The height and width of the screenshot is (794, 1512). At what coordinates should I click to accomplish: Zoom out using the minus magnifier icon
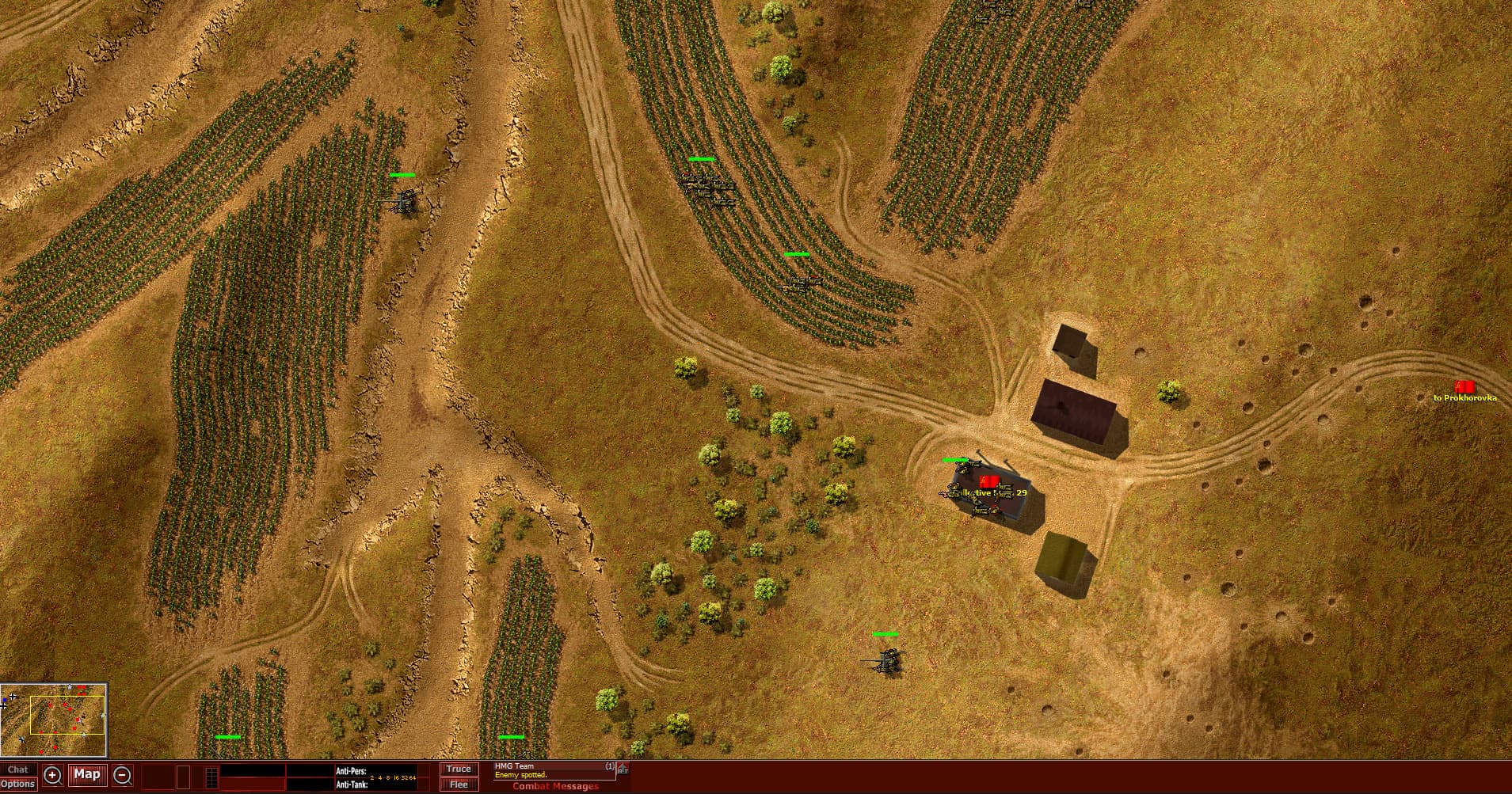(121, 774)
